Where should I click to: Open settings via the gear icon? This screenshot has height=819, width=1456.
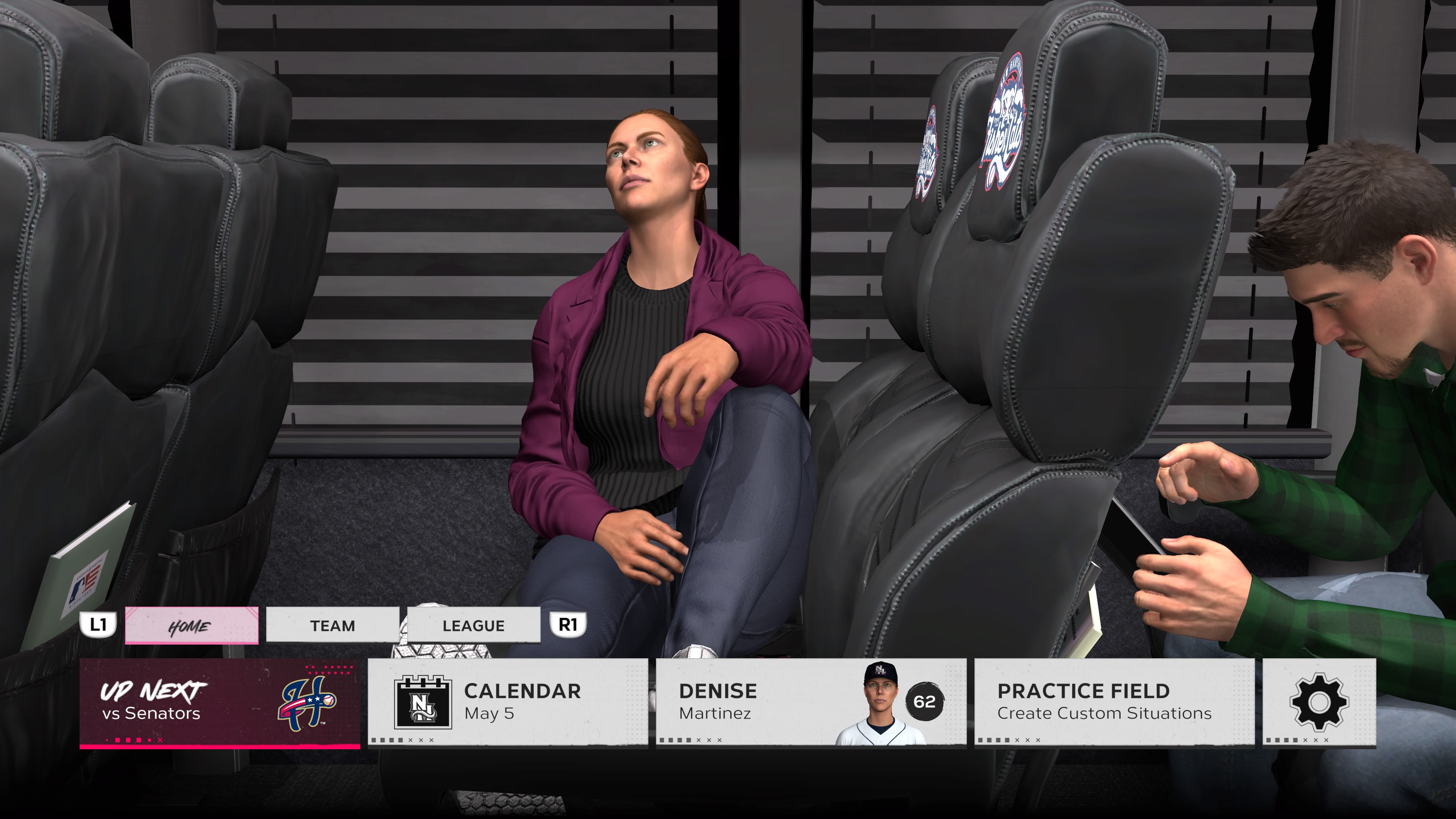[1319, 702]
